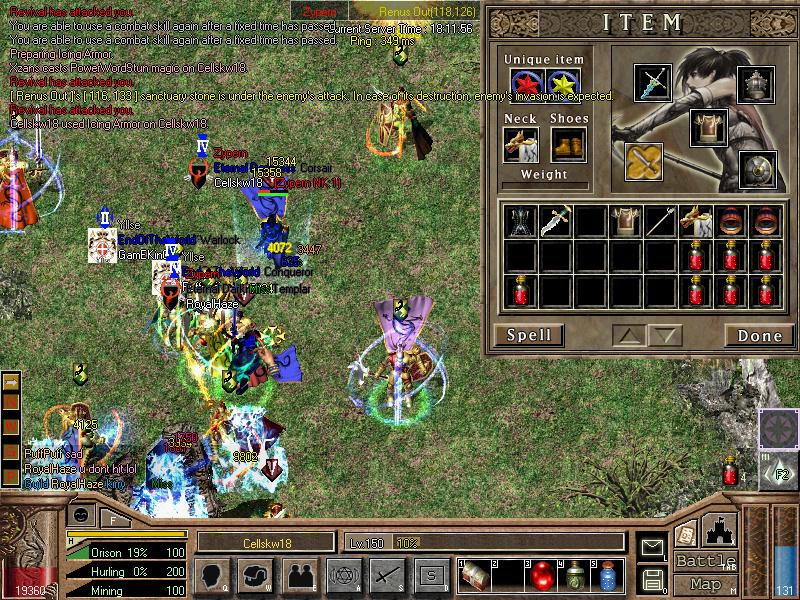This screenshot has width=800, height=600.
Task: Select the equipped round shield slot
Action: [x=757, y=169]
